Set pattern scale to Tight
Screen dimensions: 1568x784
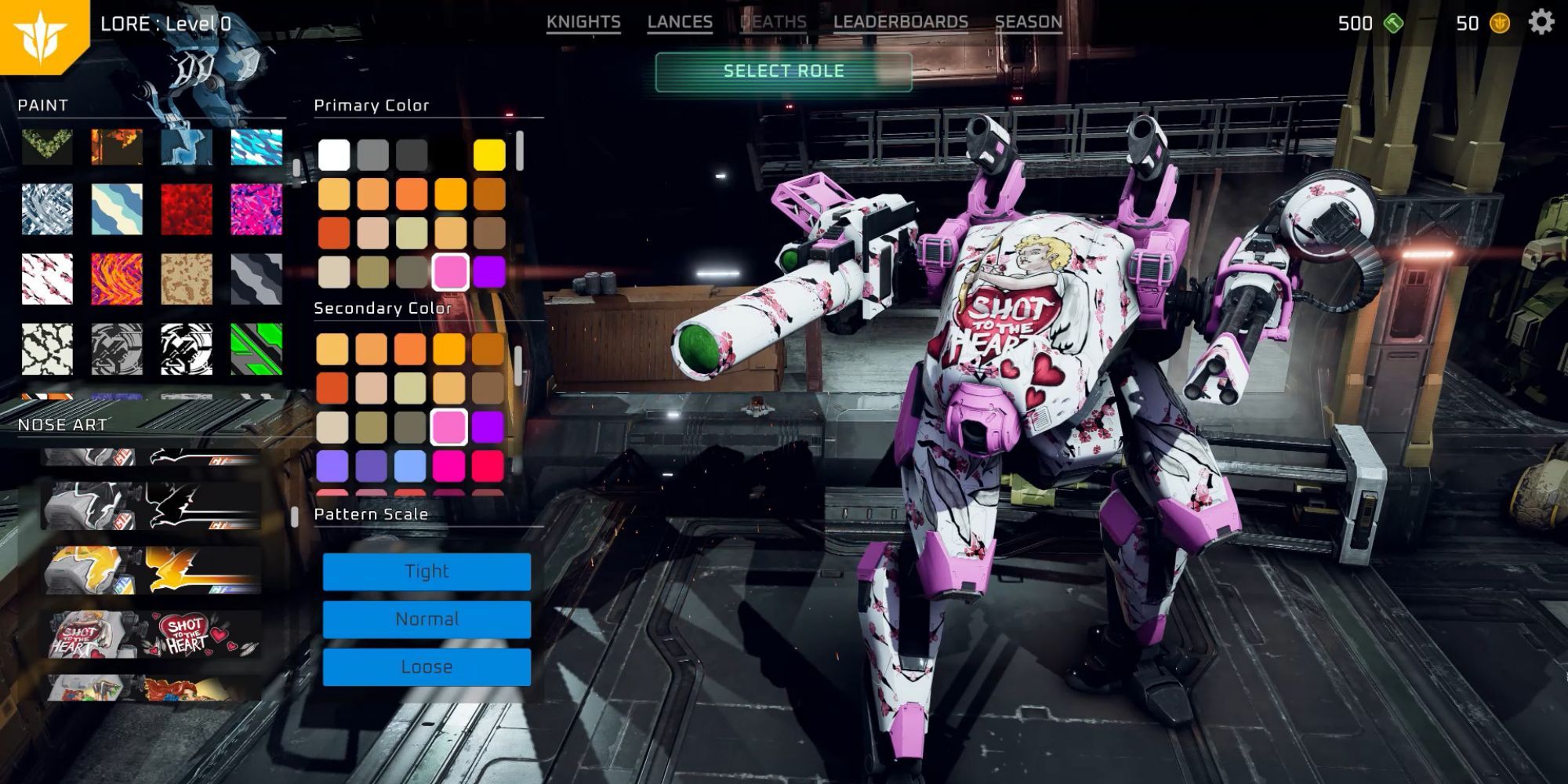tap(426, 572)
